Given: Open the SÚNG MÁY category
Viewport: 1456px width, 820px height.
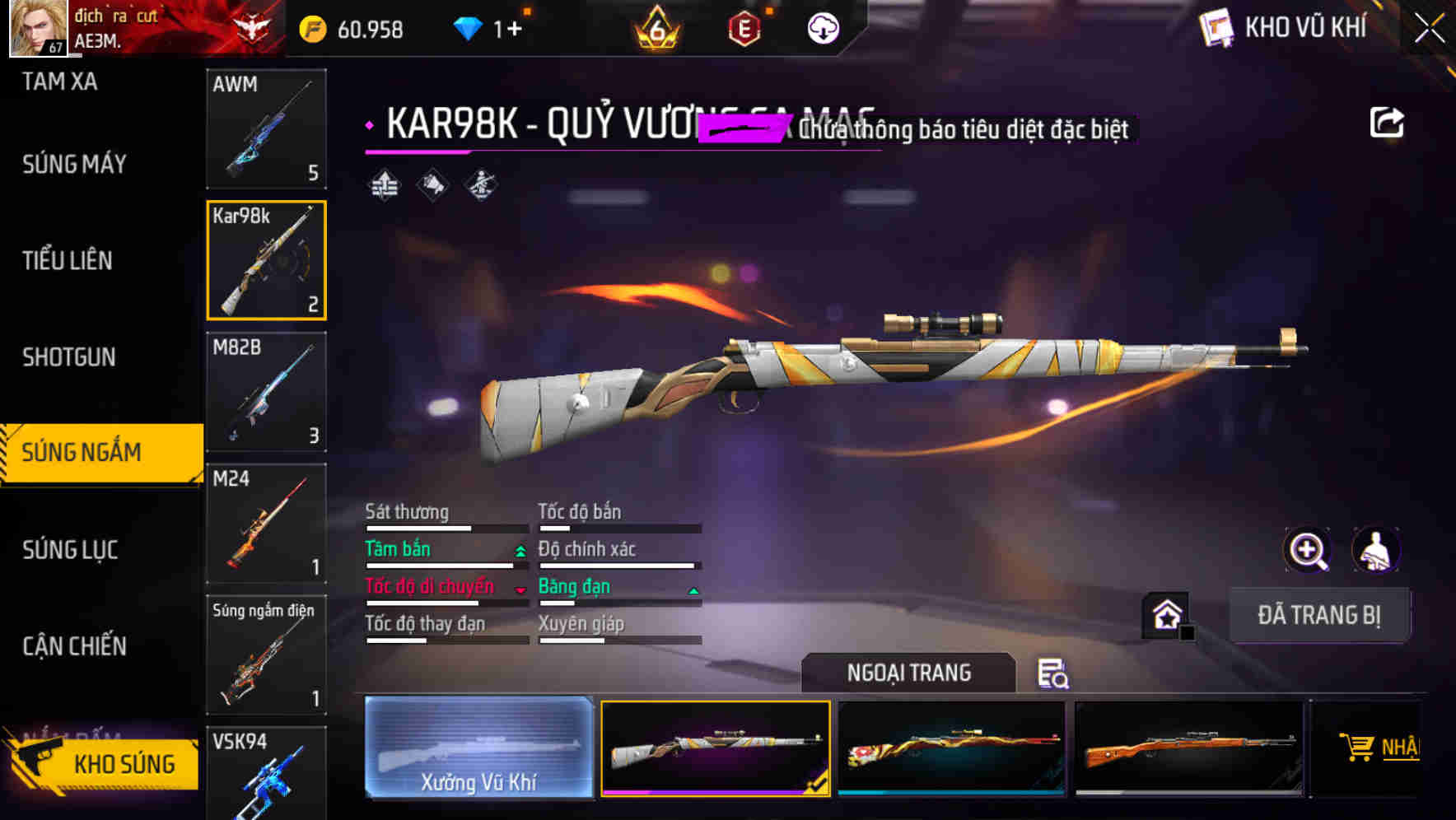Looking at the screenshot, I should point(74,164).
